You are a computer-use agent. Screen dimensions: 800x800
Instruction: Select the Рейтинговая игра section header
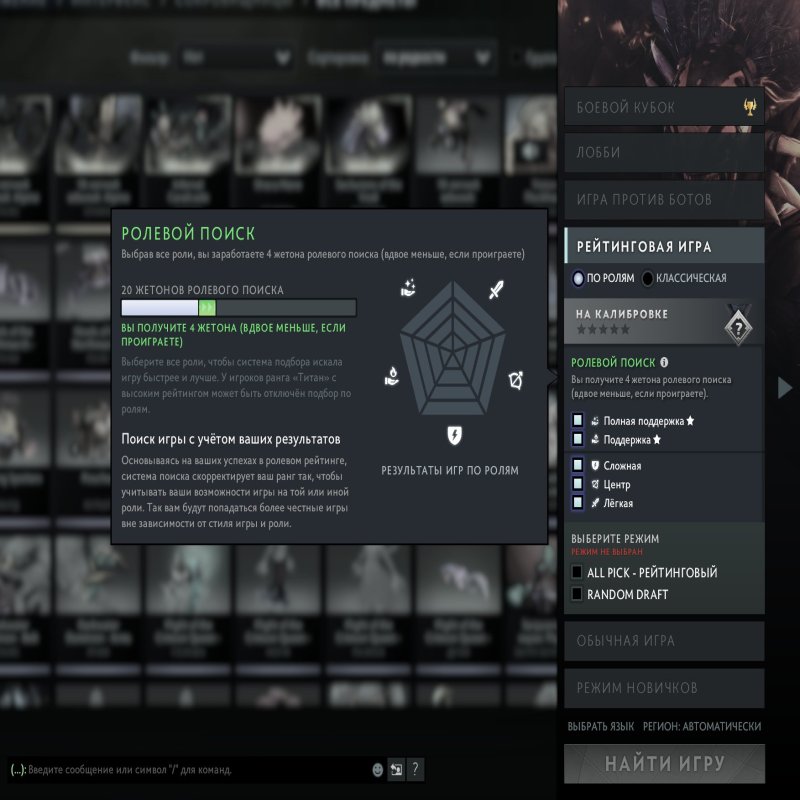[663, 246]
